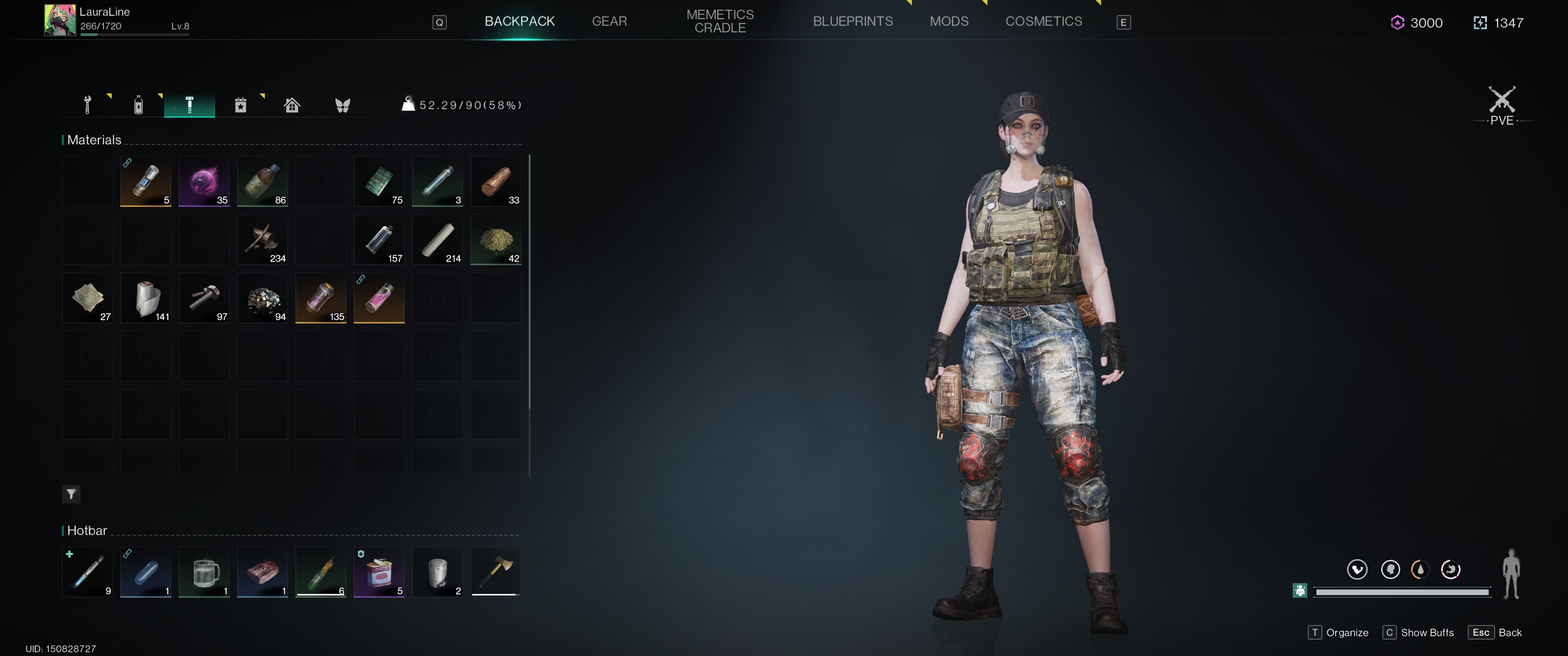The width and height of the screenshot is (1568, 656).
Task: Click the purple jar stack of 135
Action: click(x=320, y=298)
